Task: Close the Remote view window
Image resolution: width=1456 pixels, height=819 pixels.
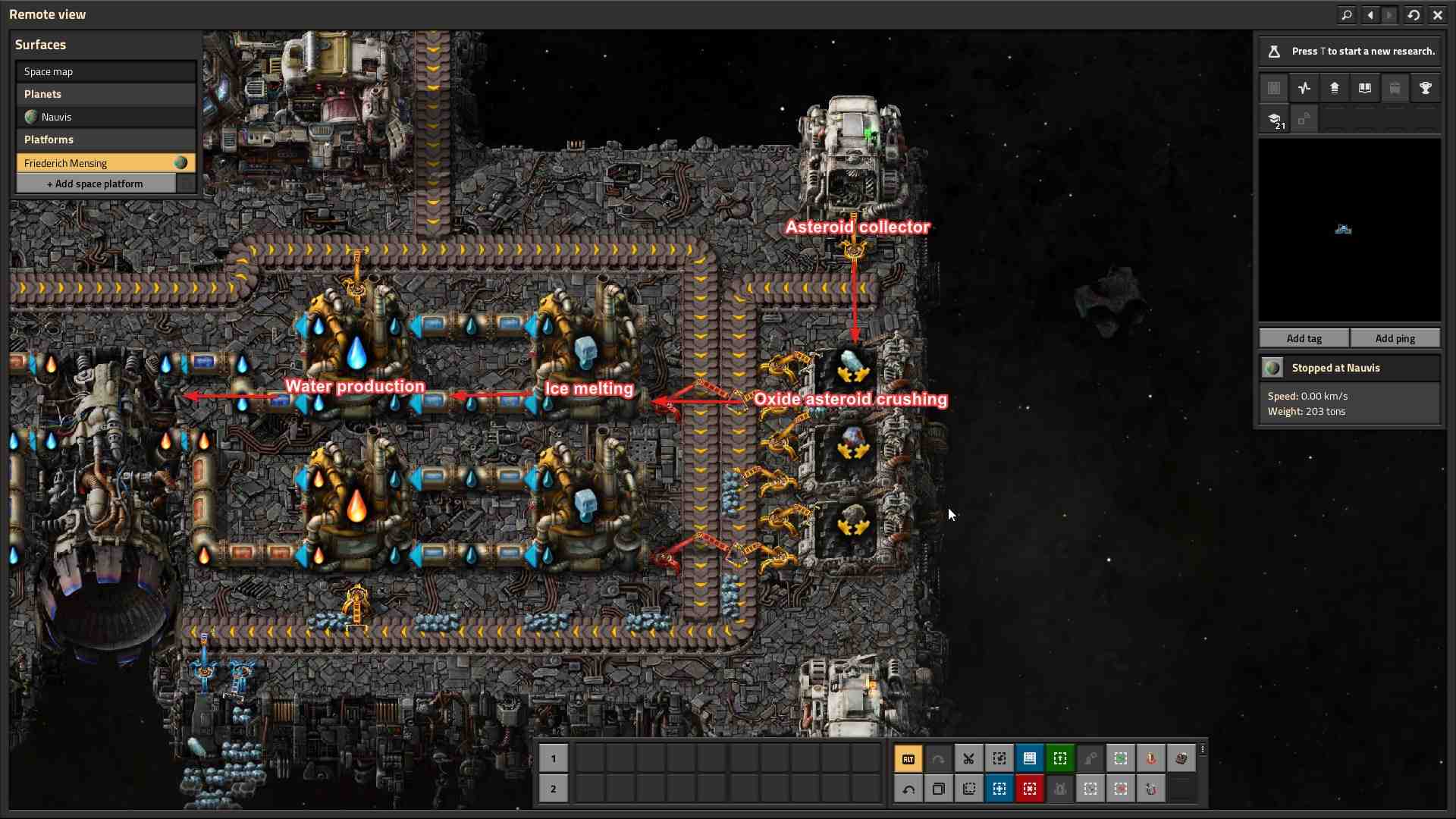Action: 1437,14
